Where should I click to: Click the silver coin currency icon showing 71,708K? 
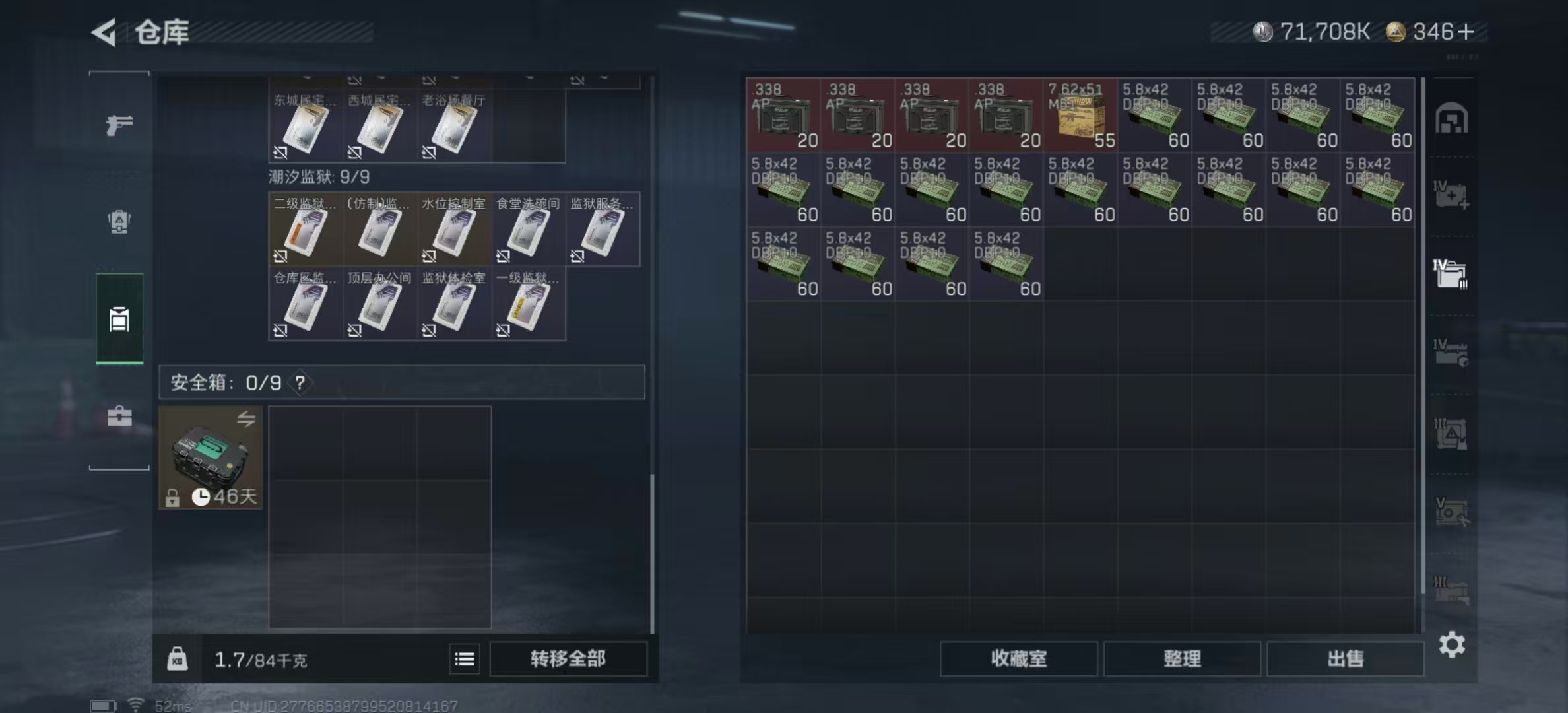[x=1262, y=31]
